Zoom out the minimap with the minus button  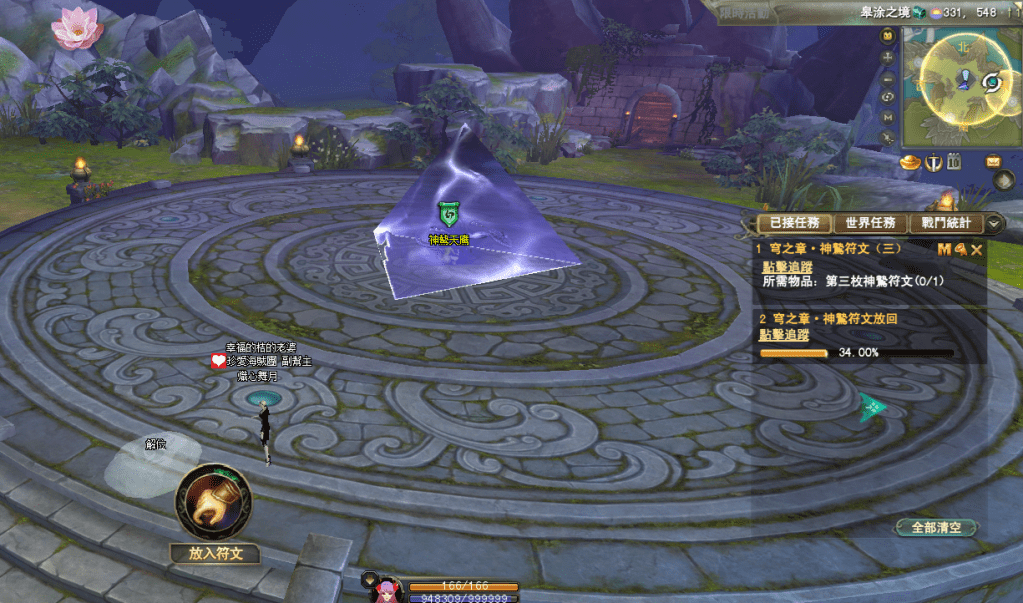click(x=888, y=78)
